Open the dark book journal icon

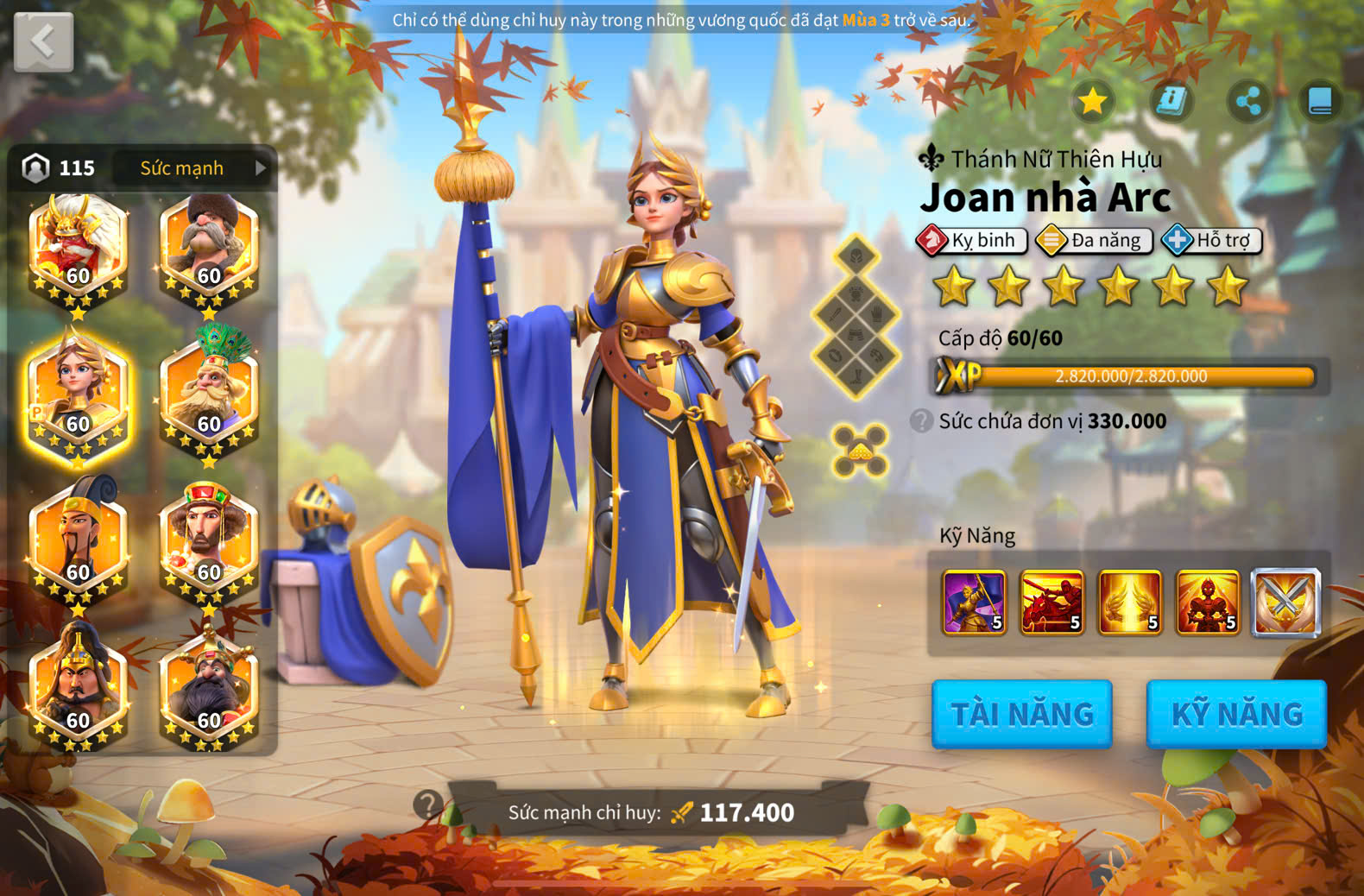click(x=1320, y=101)
